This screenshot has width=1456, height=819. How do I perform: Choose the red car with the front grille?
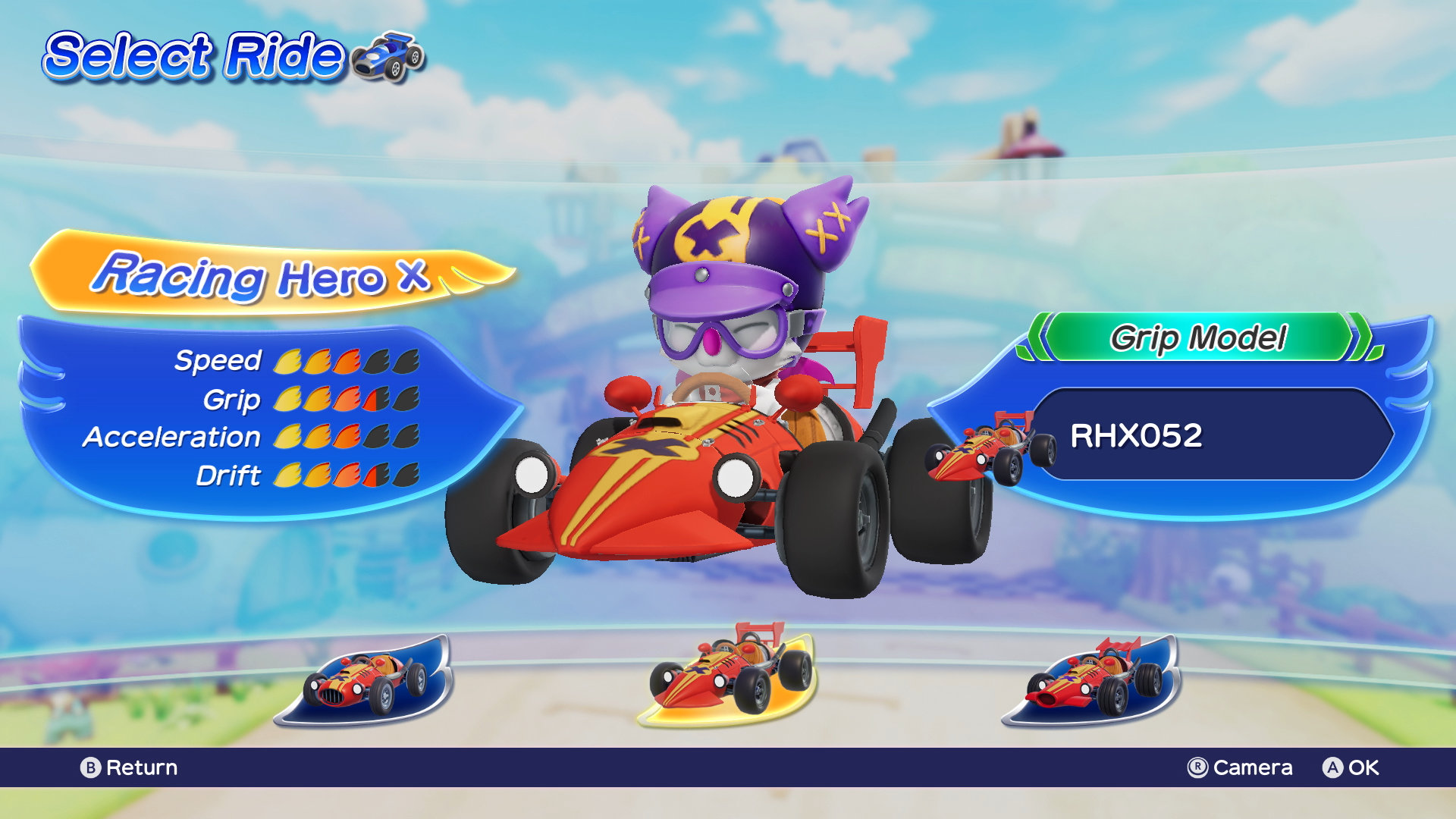(364, 681)
